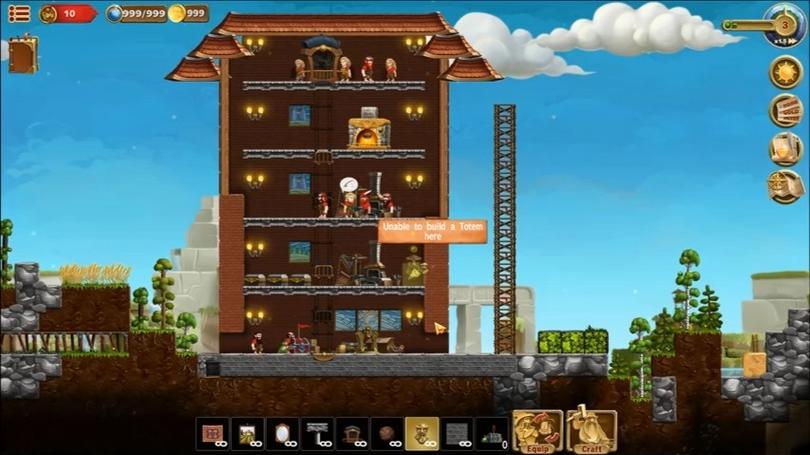The image size is (810, 455).
Task: Open the brown spellbook
Action: [x=22, y=54]
